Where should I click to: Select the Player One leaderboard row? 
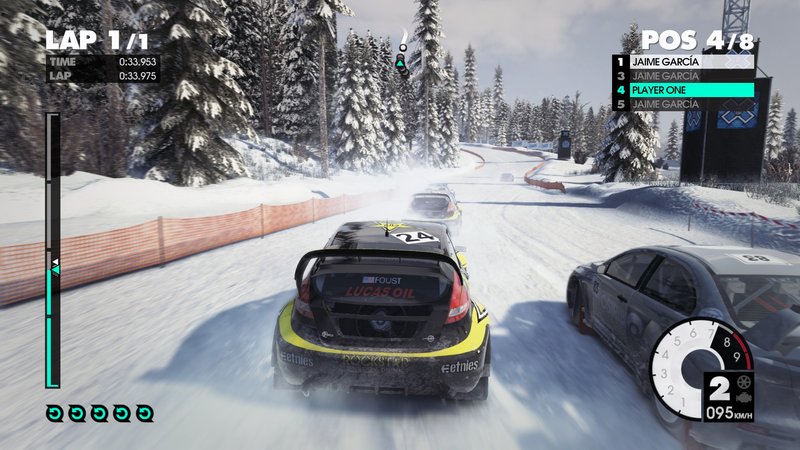click(683, 89)
